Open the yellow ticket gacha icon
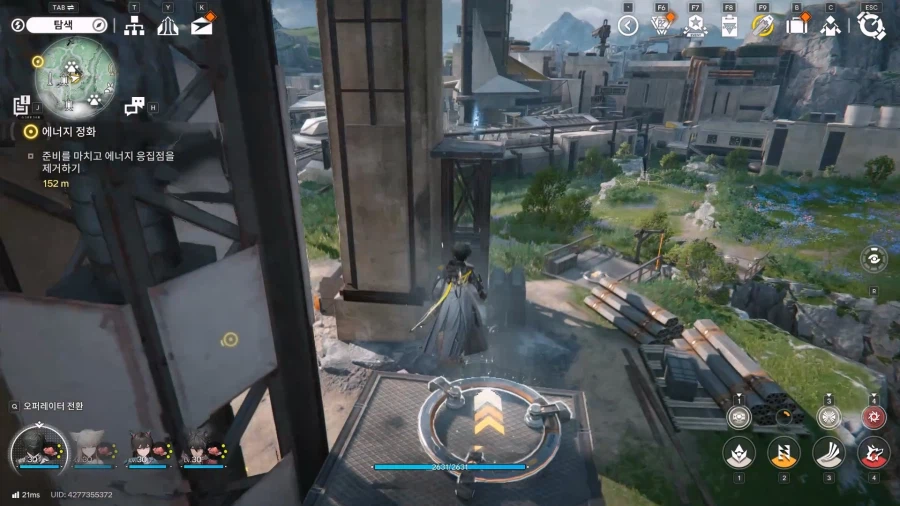Screen dimensions: 900x506 pyautogui.click(x=763, y=25)
